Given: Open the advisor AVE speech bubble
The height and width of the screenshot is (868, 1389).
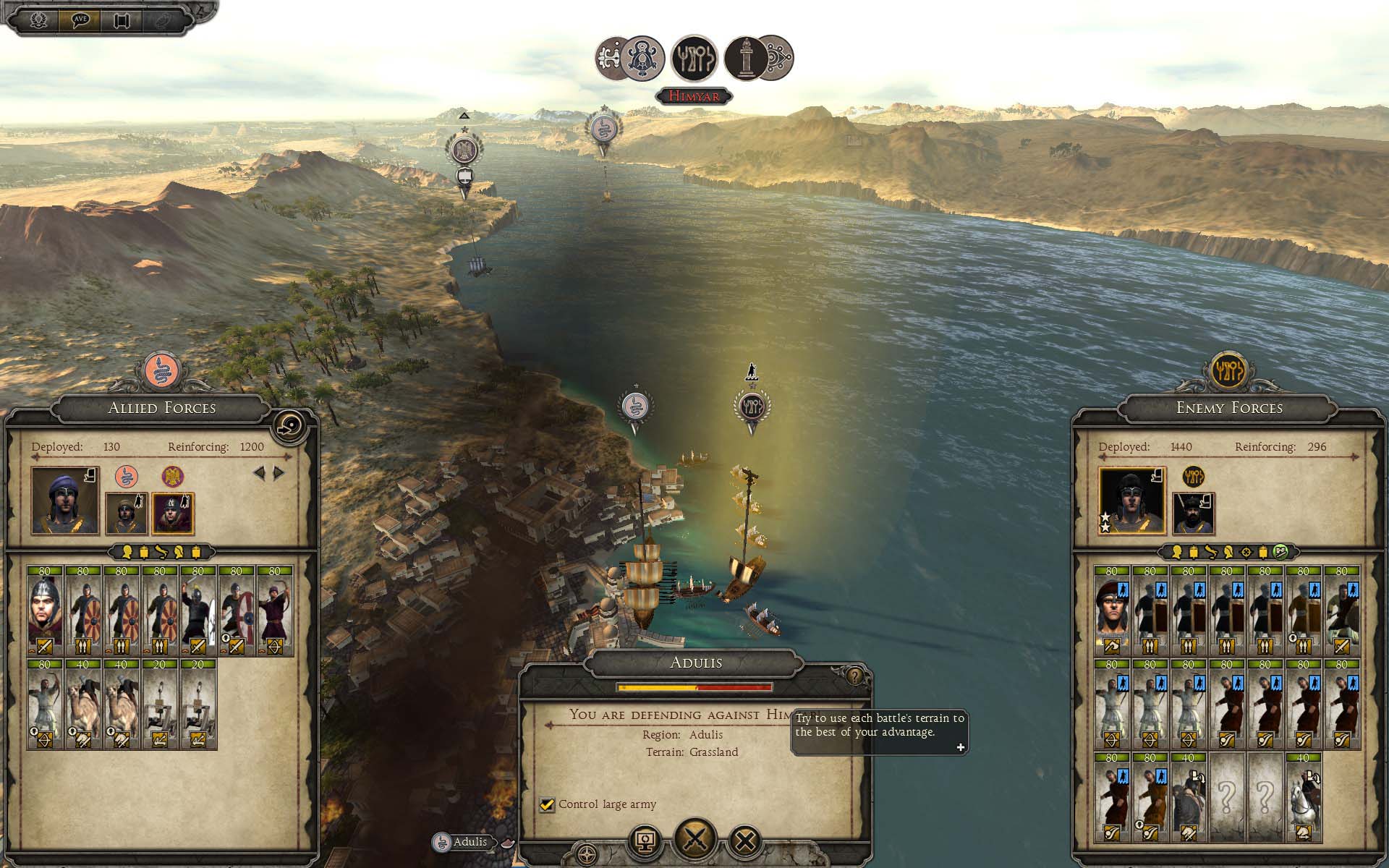Looking at the screenshot, I should tap(80, 20).
